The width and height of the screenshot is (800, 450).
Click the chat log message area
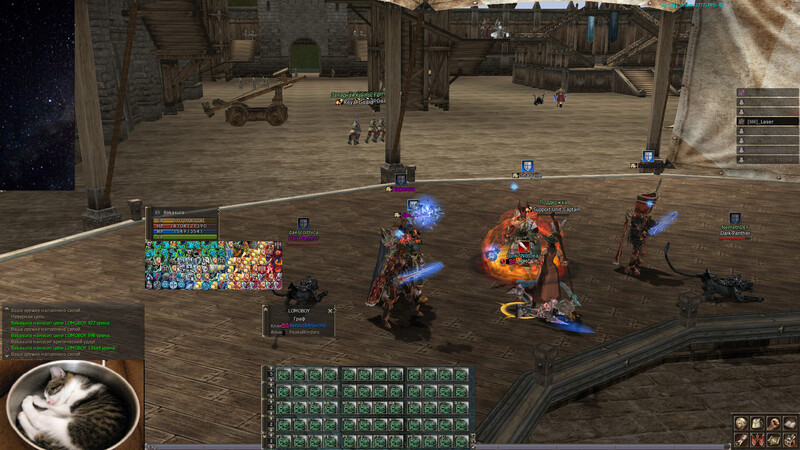pos(72,330)
